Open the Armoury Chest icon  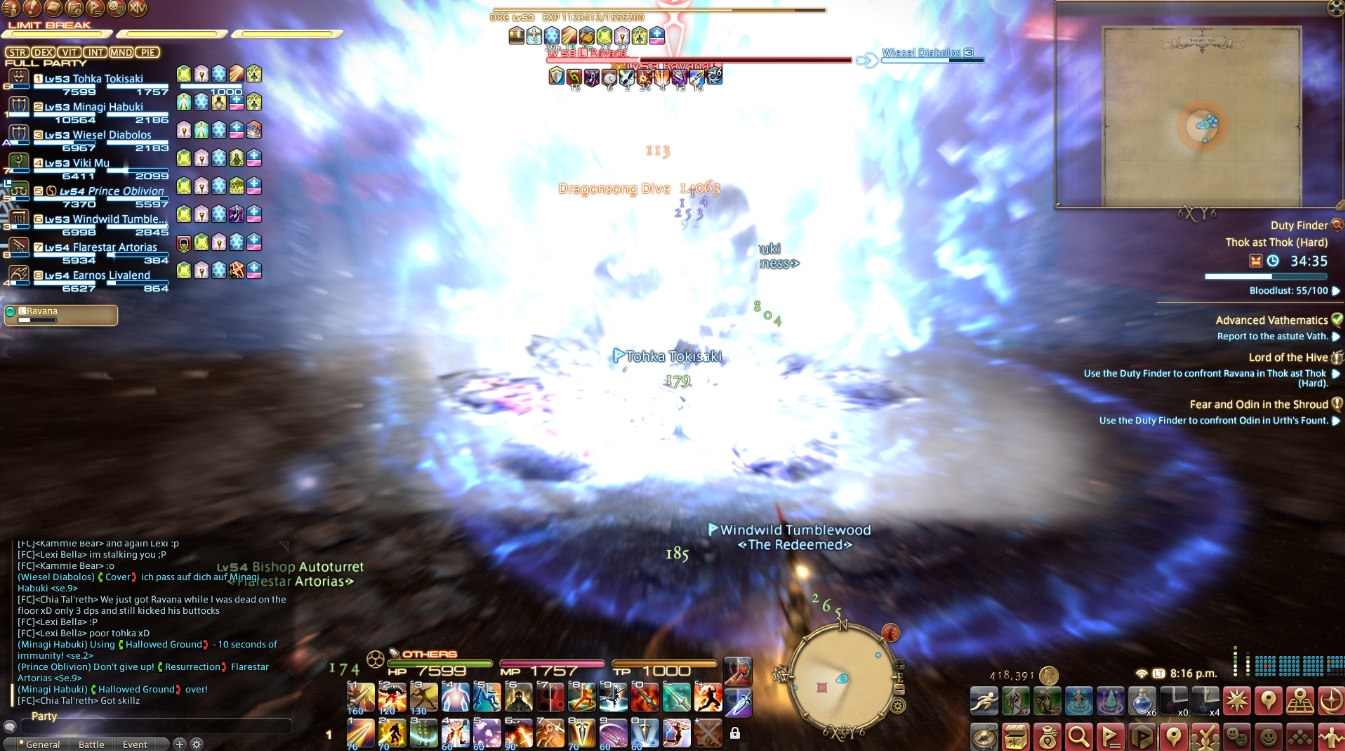1017,736
